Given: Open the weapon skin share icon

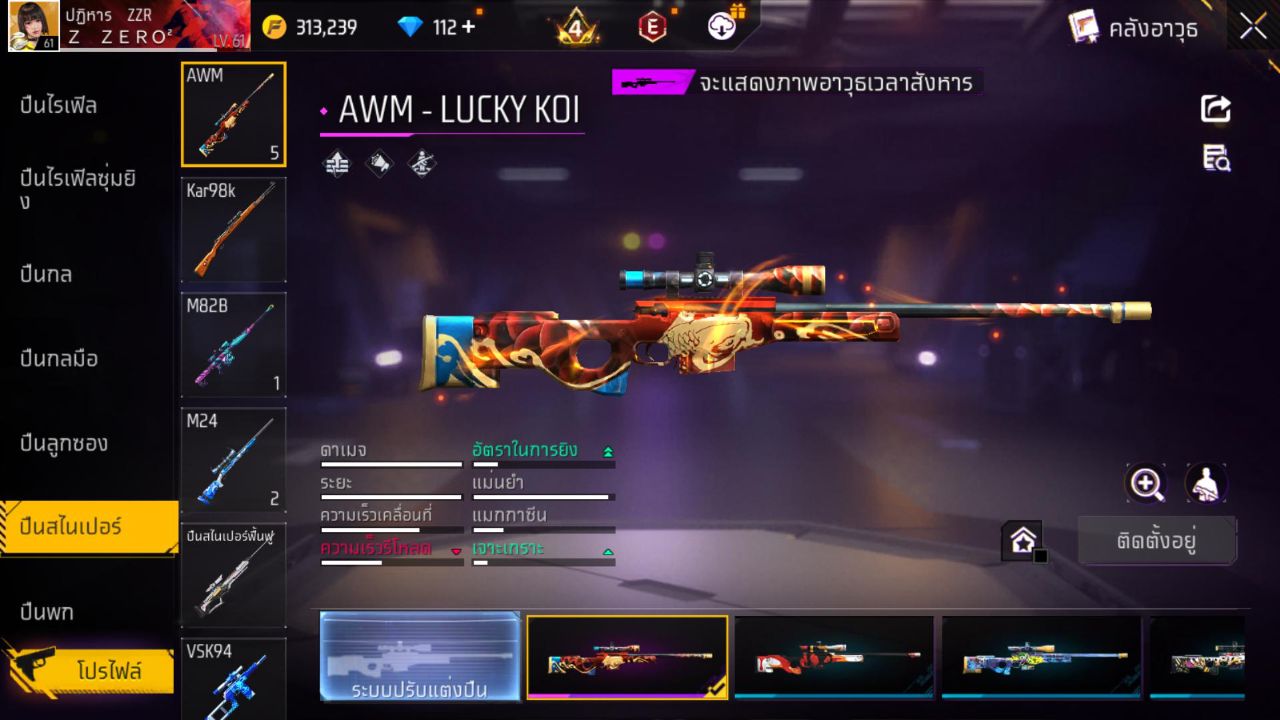Looking at the screenshot, I should 1215,109.
